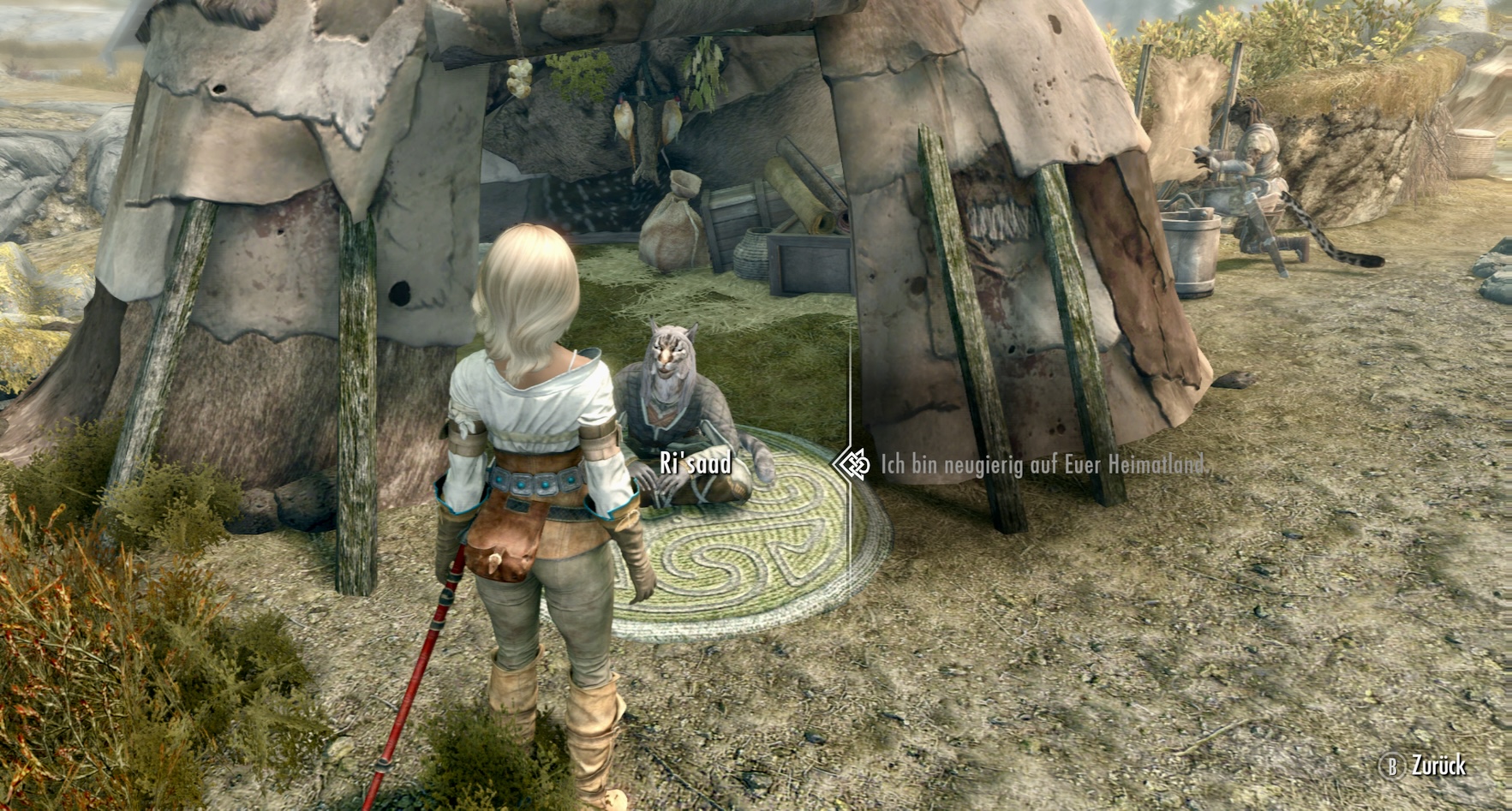Choose the dialogue option about Euer Heimatland
The width and height of the screenshot is (1512, 811).
pyautogui.click(x=1041, y=465)
